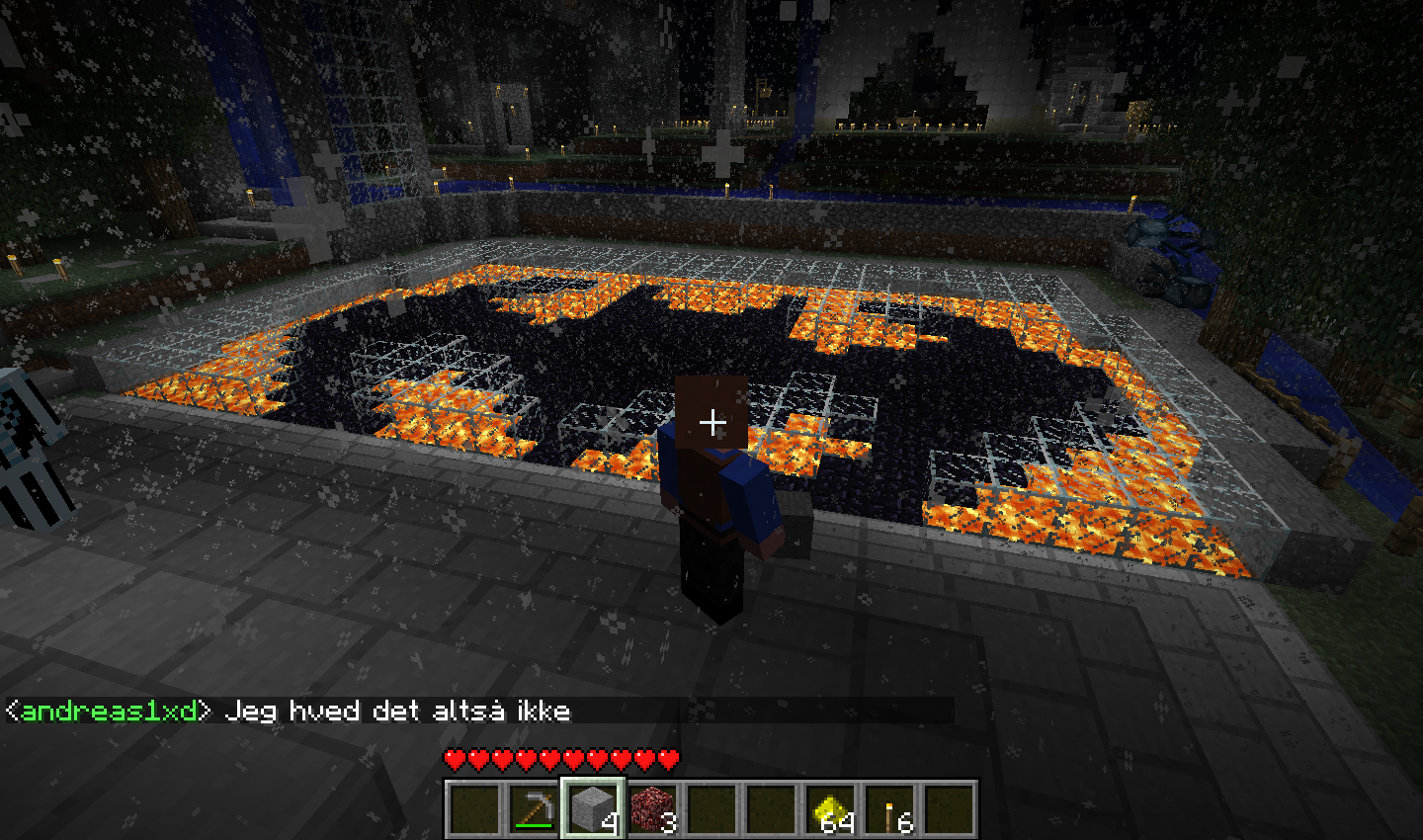Choose the red netherrack block slot
1423x840 pixels.
coord(652,808)
